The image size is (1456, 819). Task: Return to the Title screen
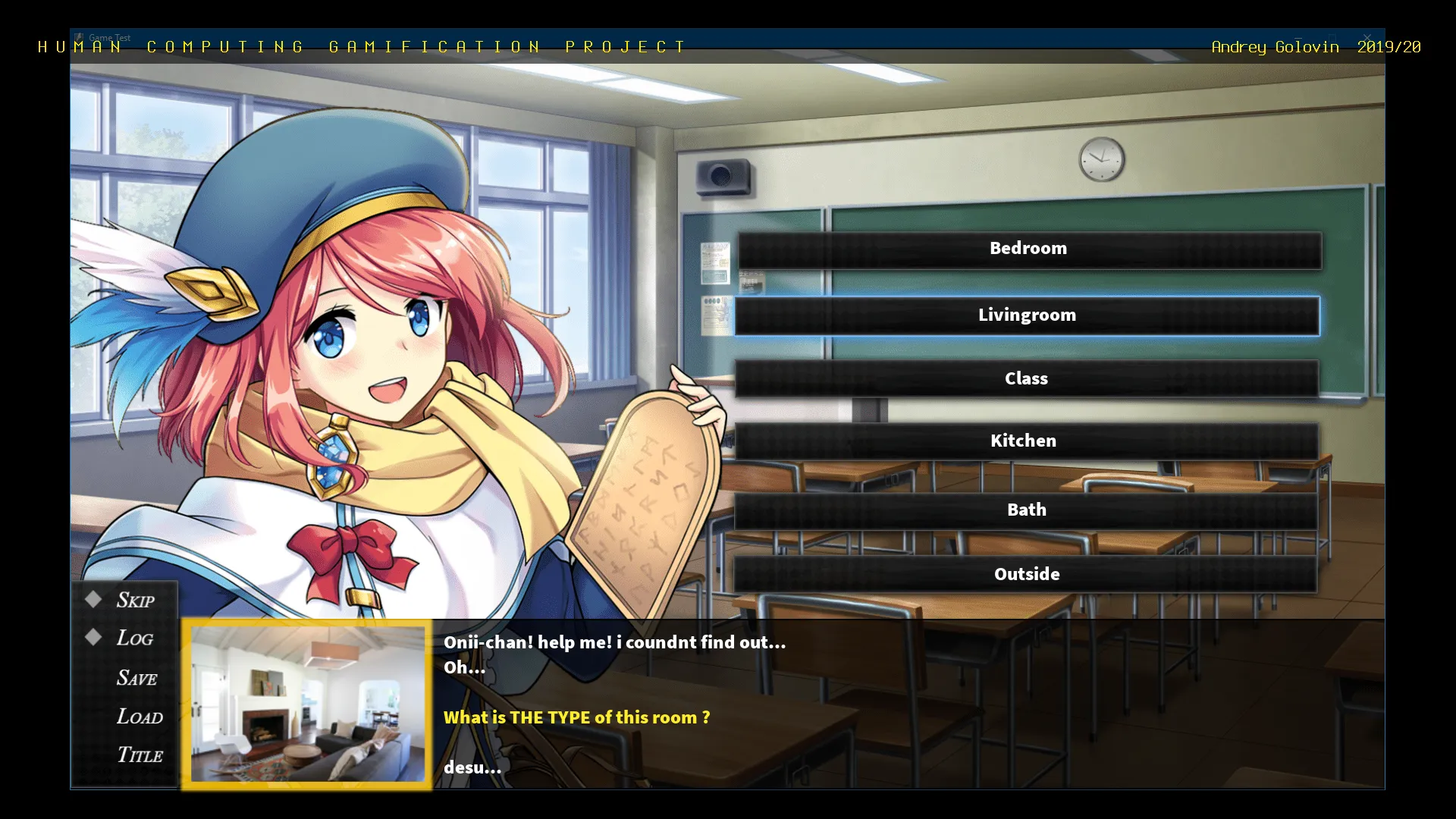point(140,755)
